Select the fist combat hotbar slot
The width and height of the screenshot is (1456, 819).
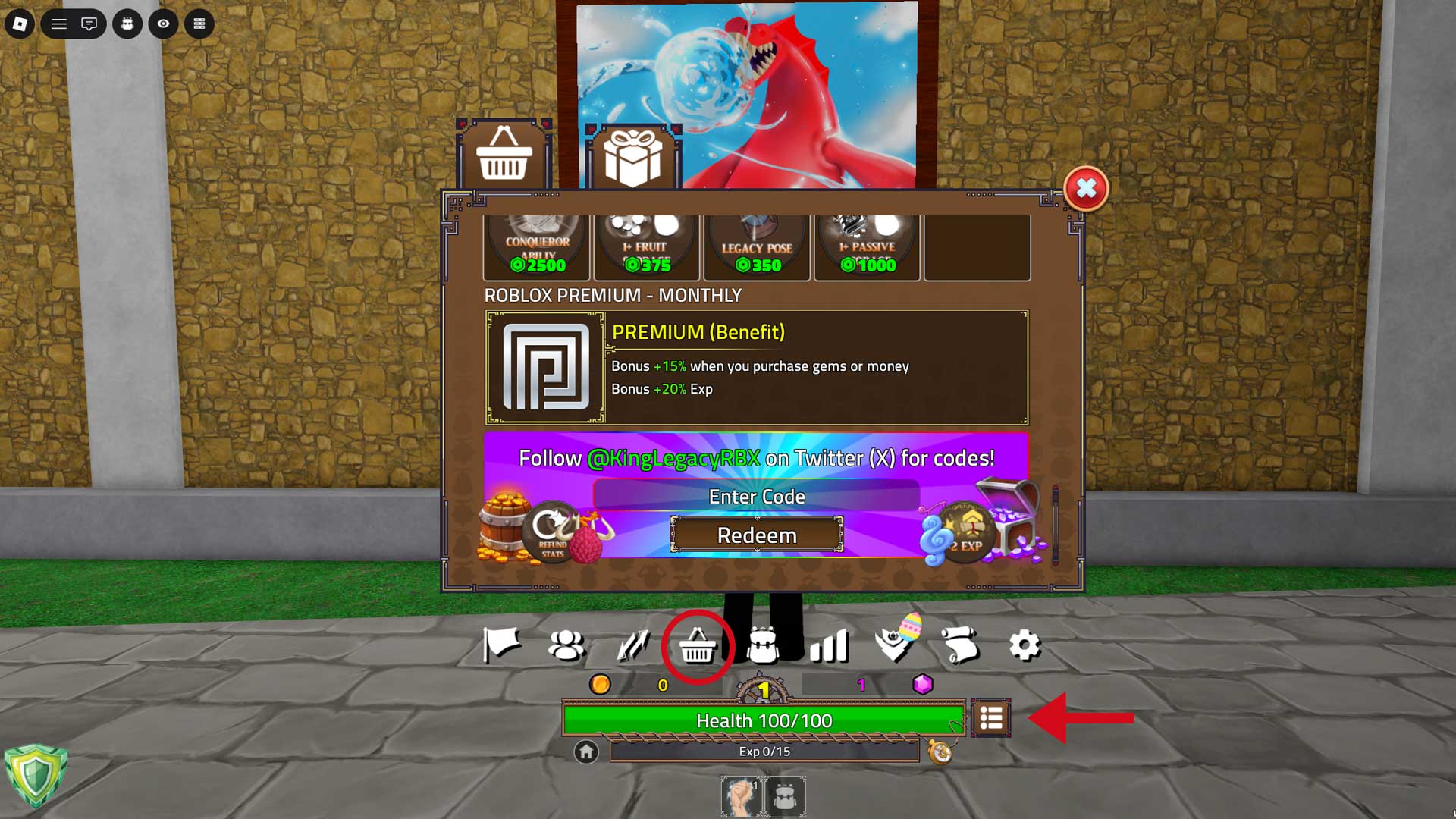741,796
